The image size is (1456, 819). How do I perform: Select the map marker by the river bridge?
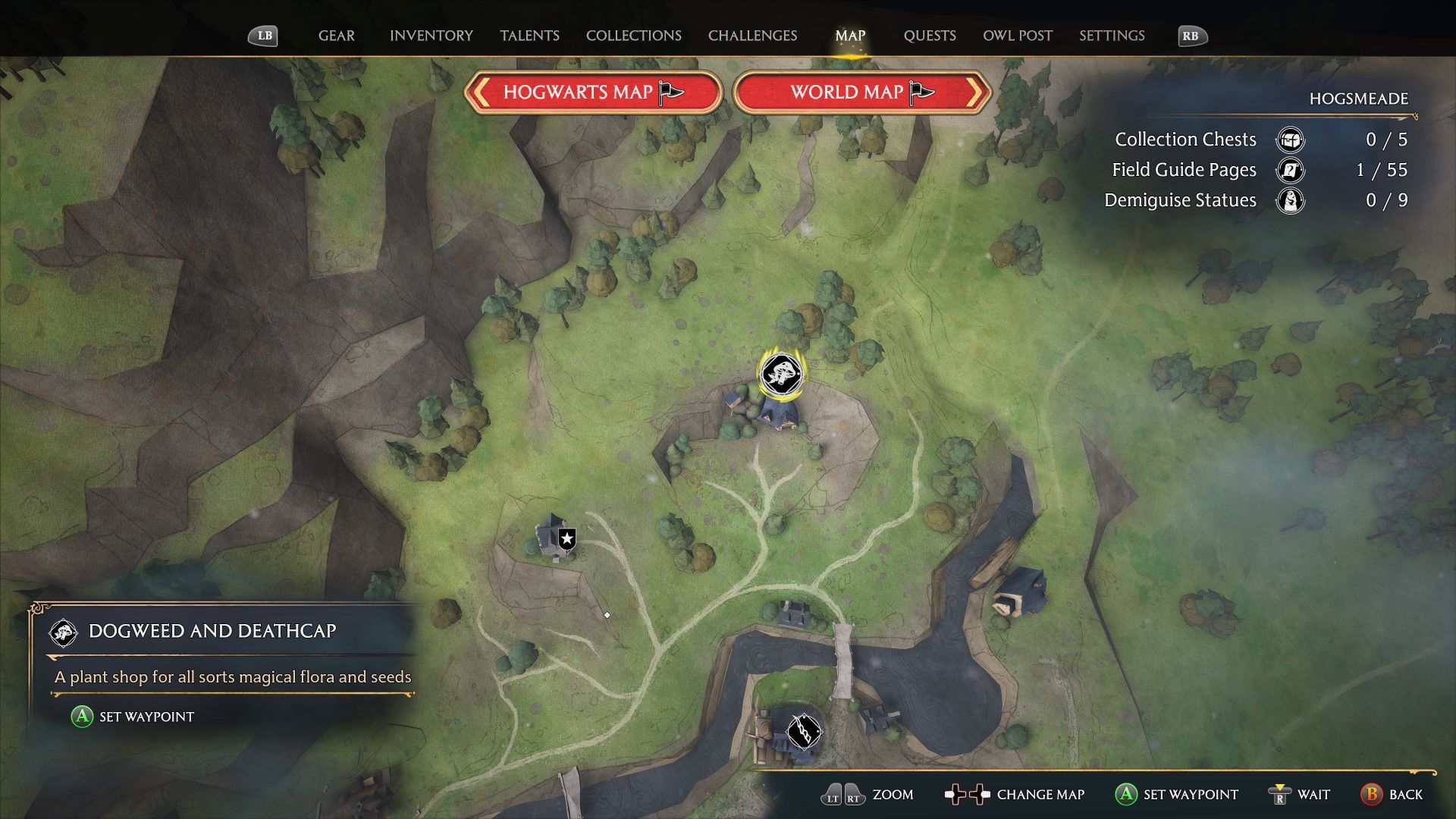[x=803, y=731]
